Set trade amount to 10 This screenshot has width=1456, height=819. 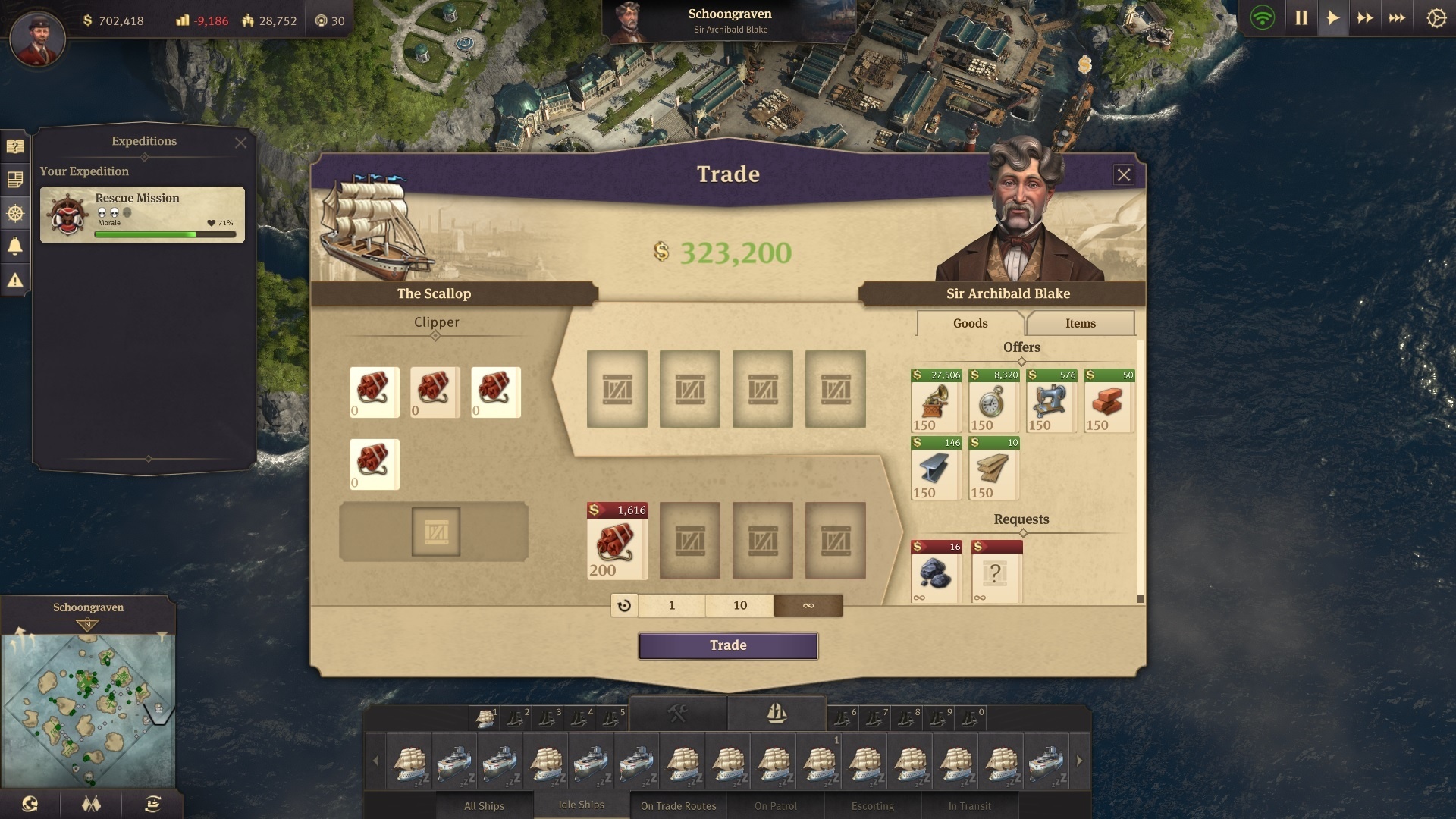point(739,605)
